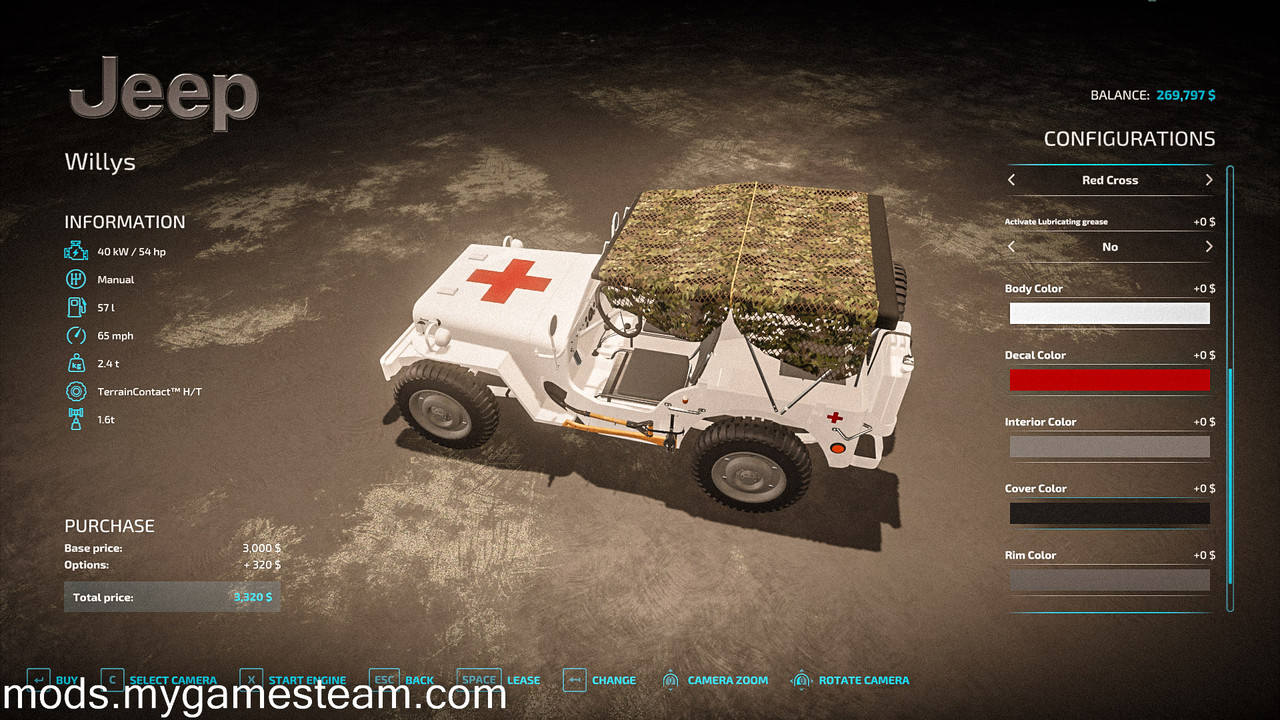Open the white Body Color swatch
Viewport: 1280px width, 720px height.
coord(1109,314)
